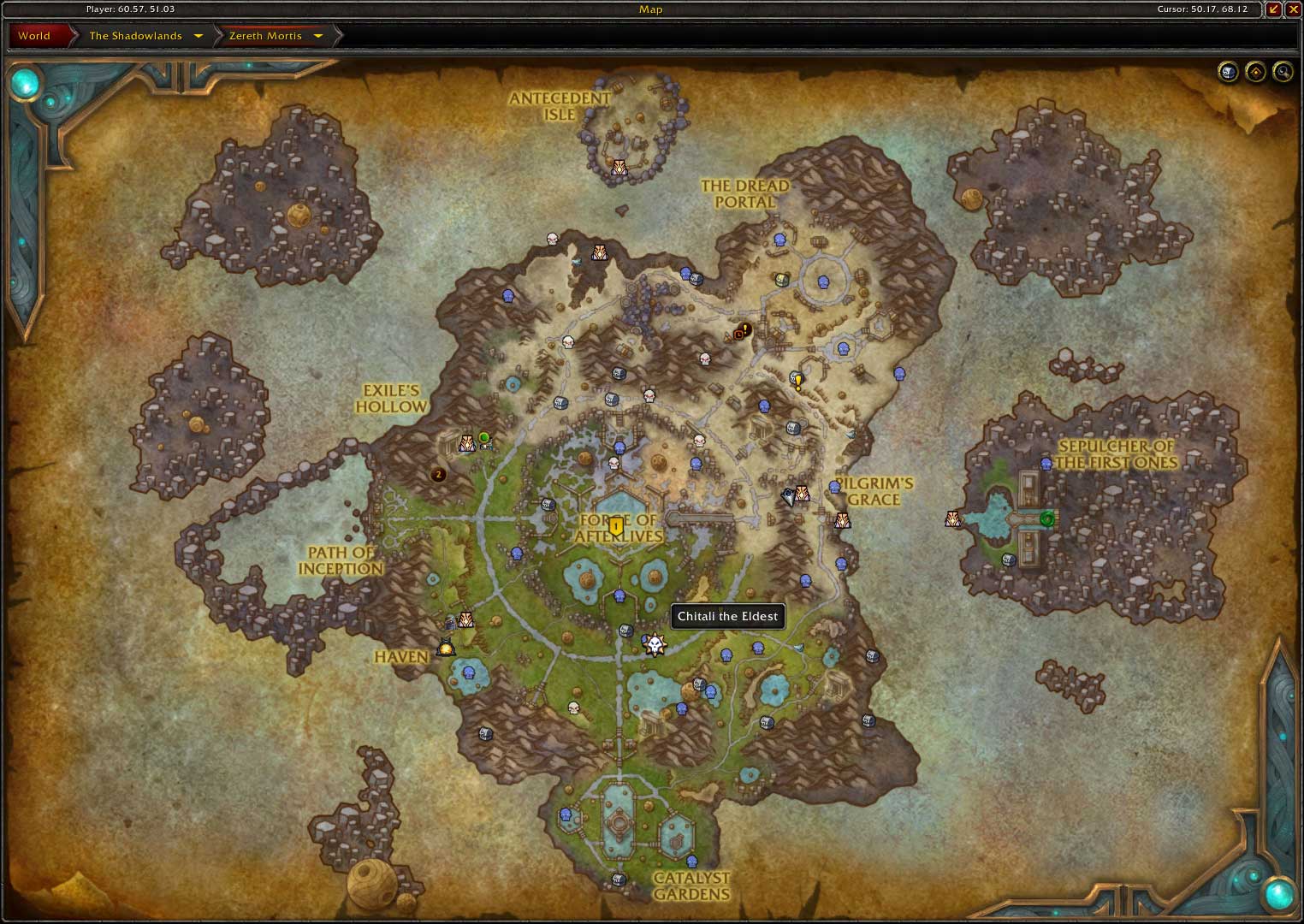
Task: Open the golden tracking filter icon
Action: 1254,72
